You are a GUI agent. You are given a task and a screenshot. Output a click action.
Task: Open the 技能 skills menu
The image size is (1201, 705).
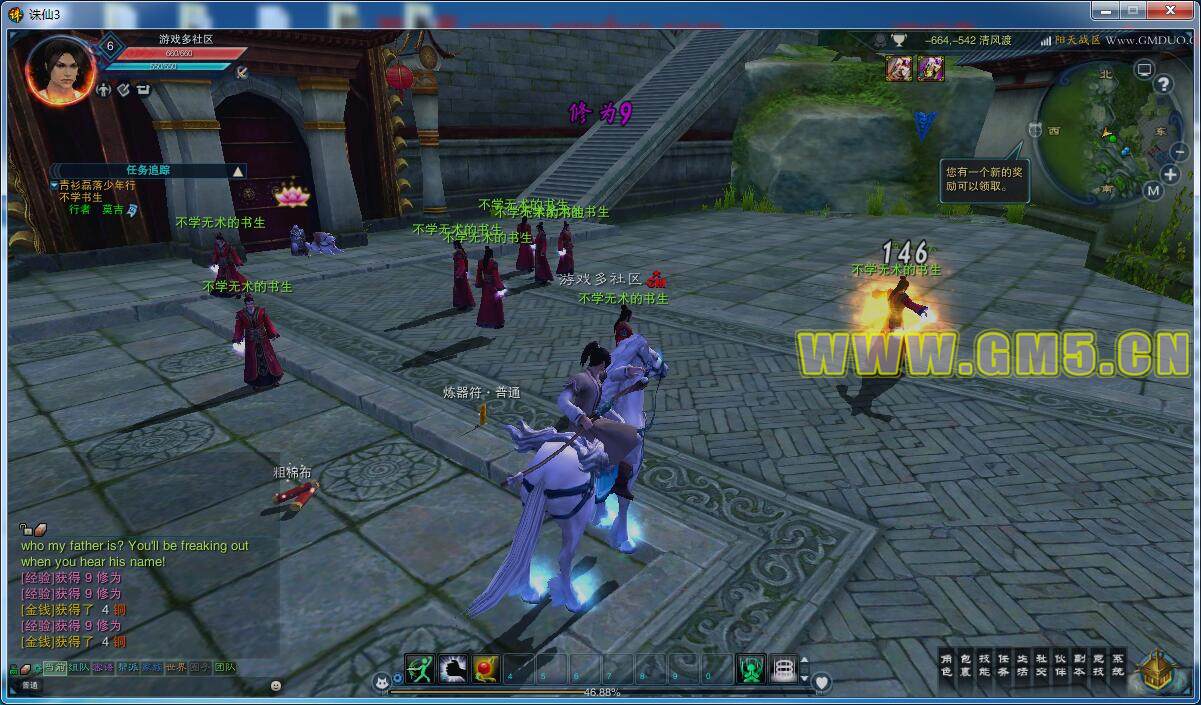[984, 665]
